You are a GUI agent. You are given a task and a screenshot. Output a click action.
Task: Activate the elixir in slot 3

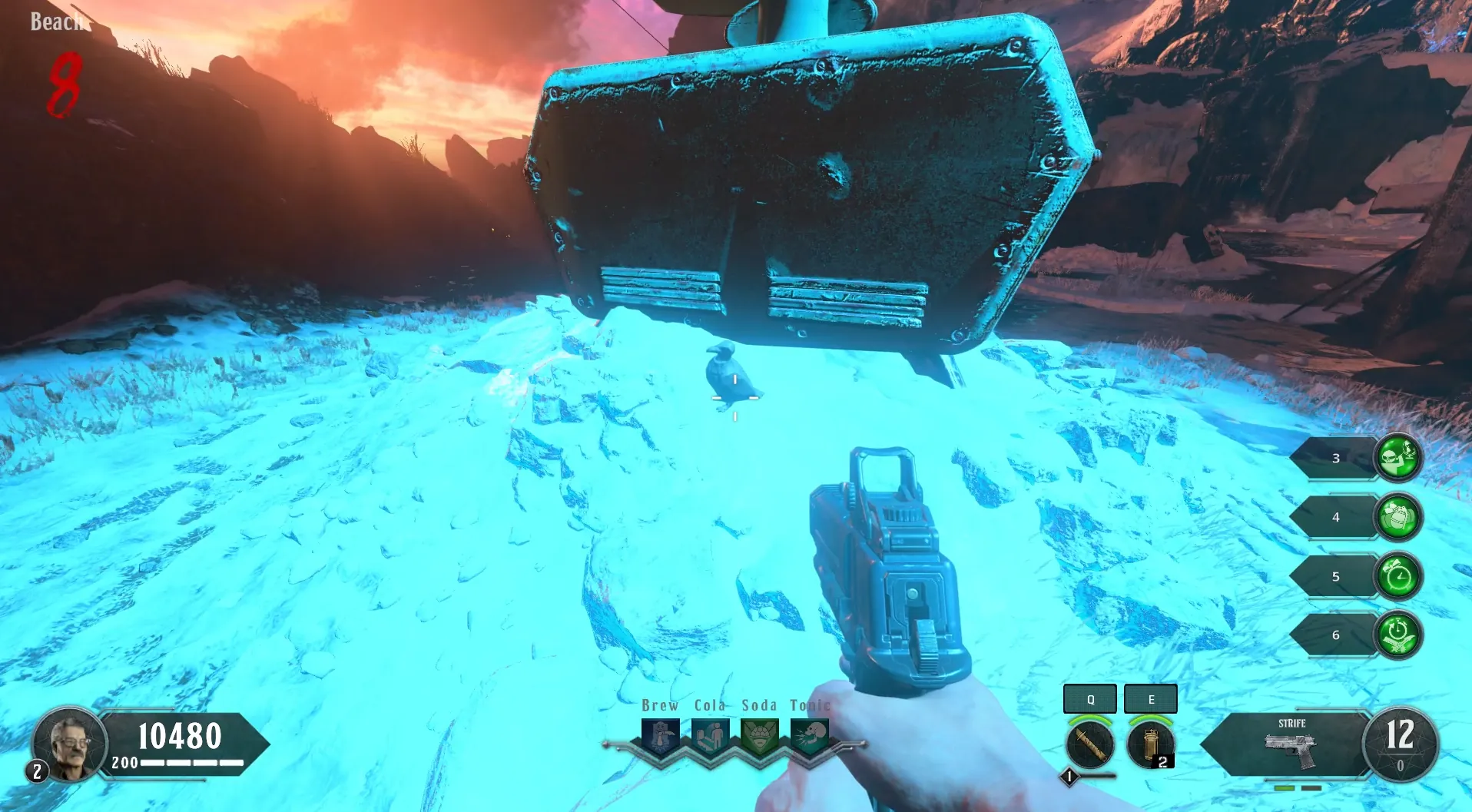(x=1397, y=458)
